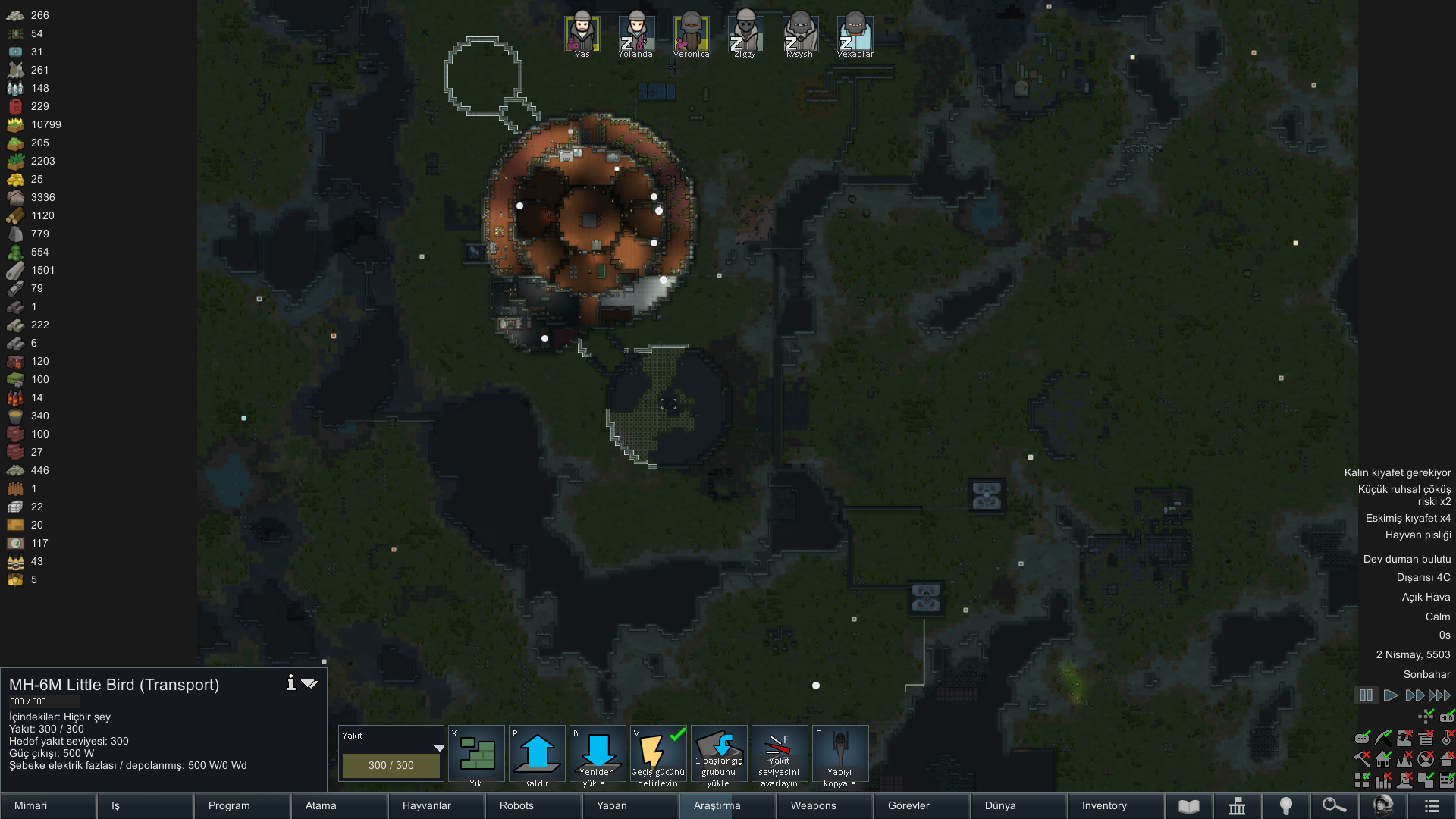This screenshot has width=1456, height=819.
Task: Toggle the pause game speed button
Action: pyautogui.click(x=1366, y=695)
